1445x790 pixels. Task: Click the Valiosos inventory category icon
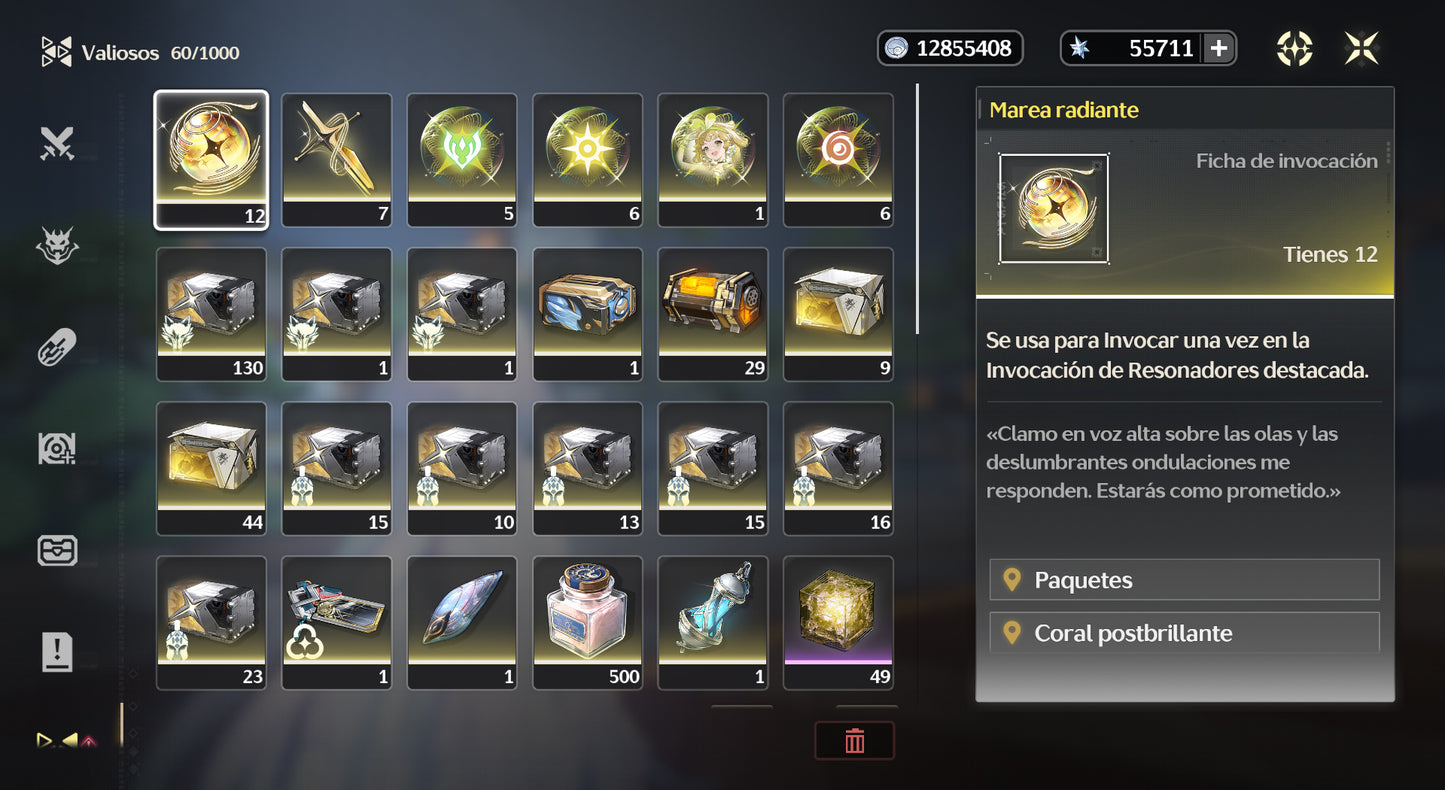pyautogui.click(x=55, y=51)
